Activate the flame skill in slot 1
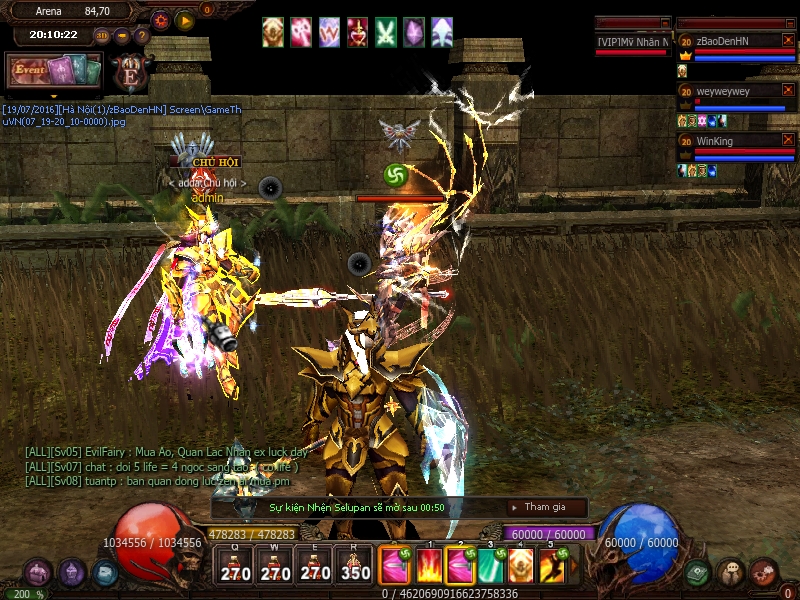 tap(429, 566)
